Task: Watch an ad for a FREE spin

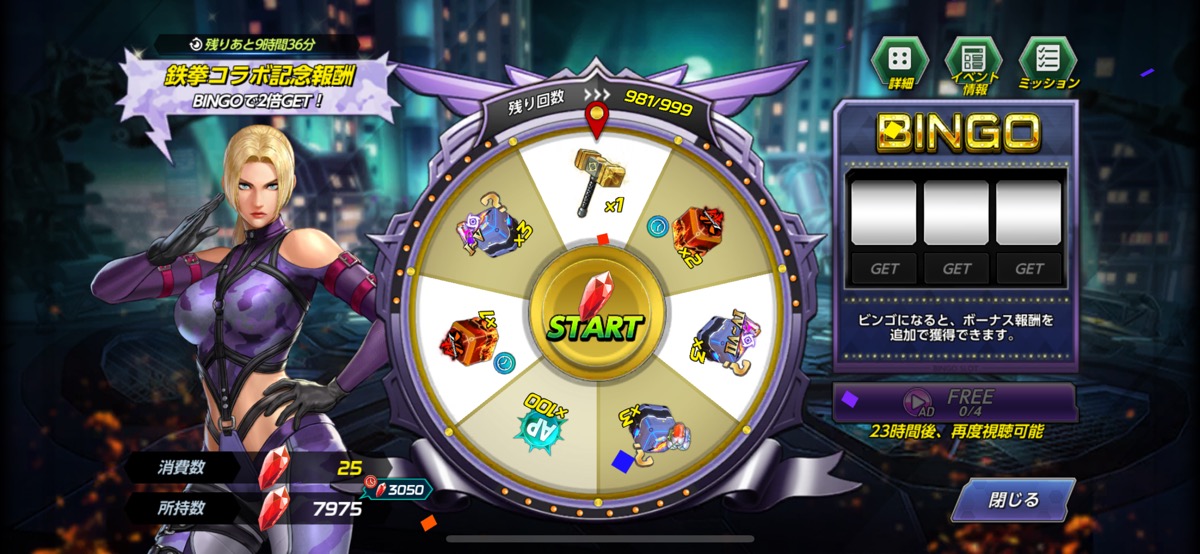Action: tap(954, 401)
